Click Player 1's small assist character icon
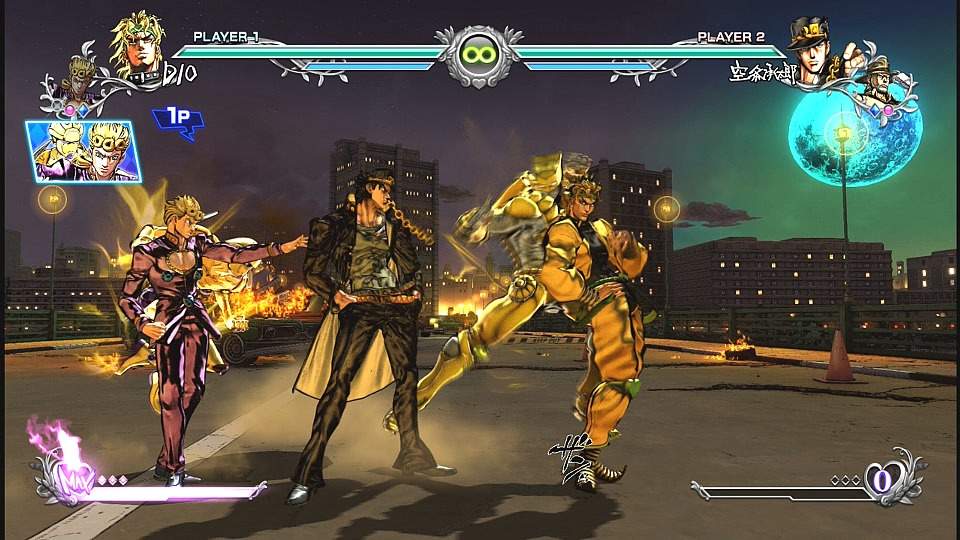 click(x=82, y=77)
